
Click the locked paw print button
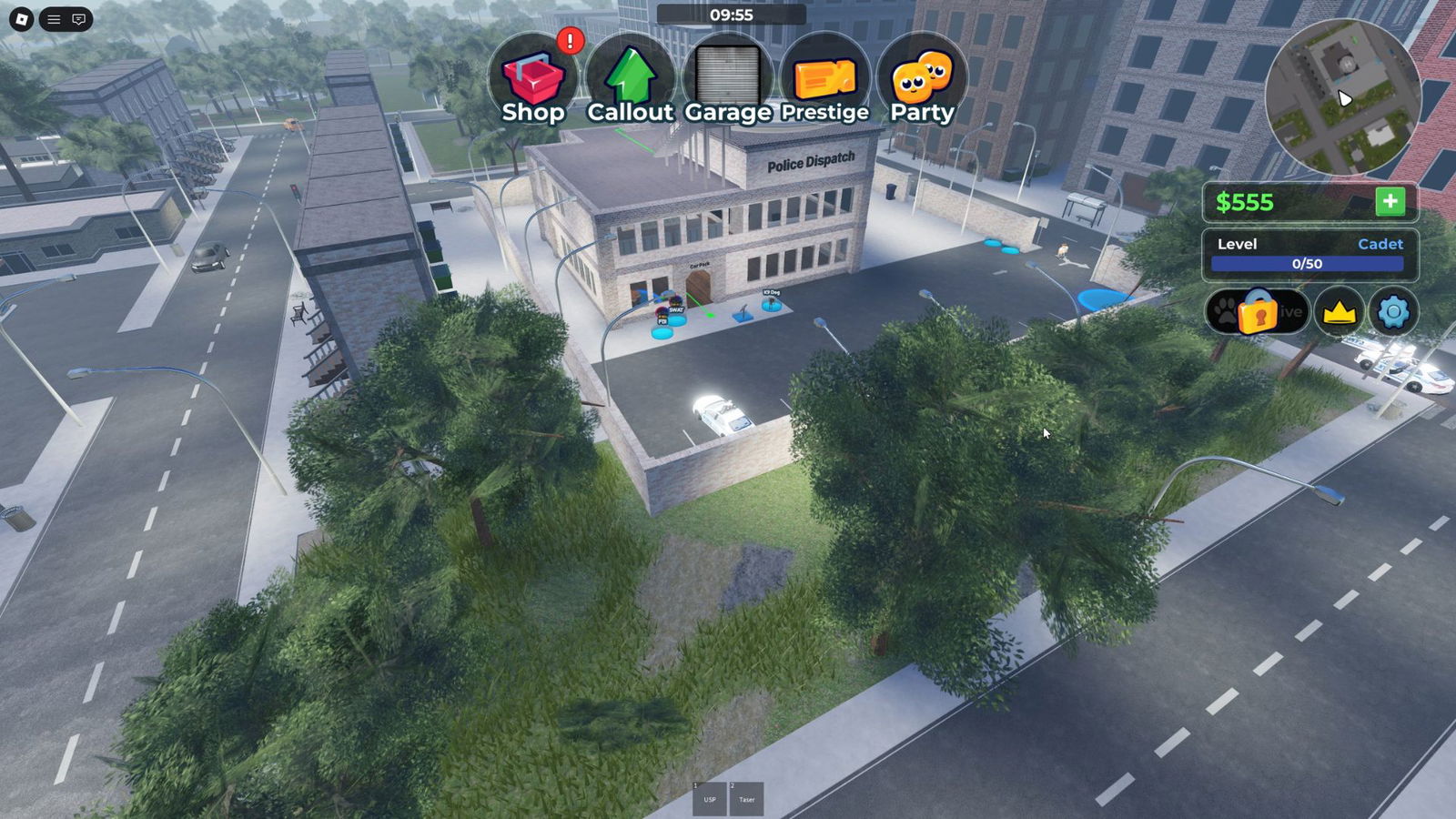point(1257,312)
